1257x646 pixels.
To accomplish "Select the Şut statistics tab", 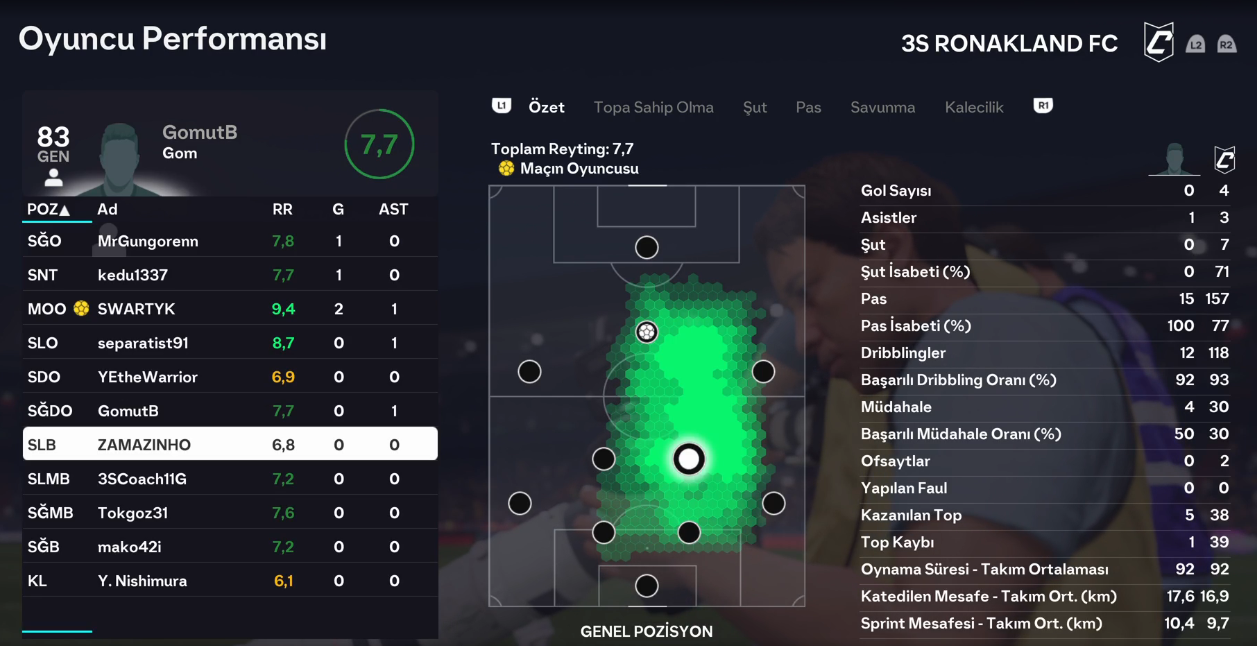I will click(755, 107).
